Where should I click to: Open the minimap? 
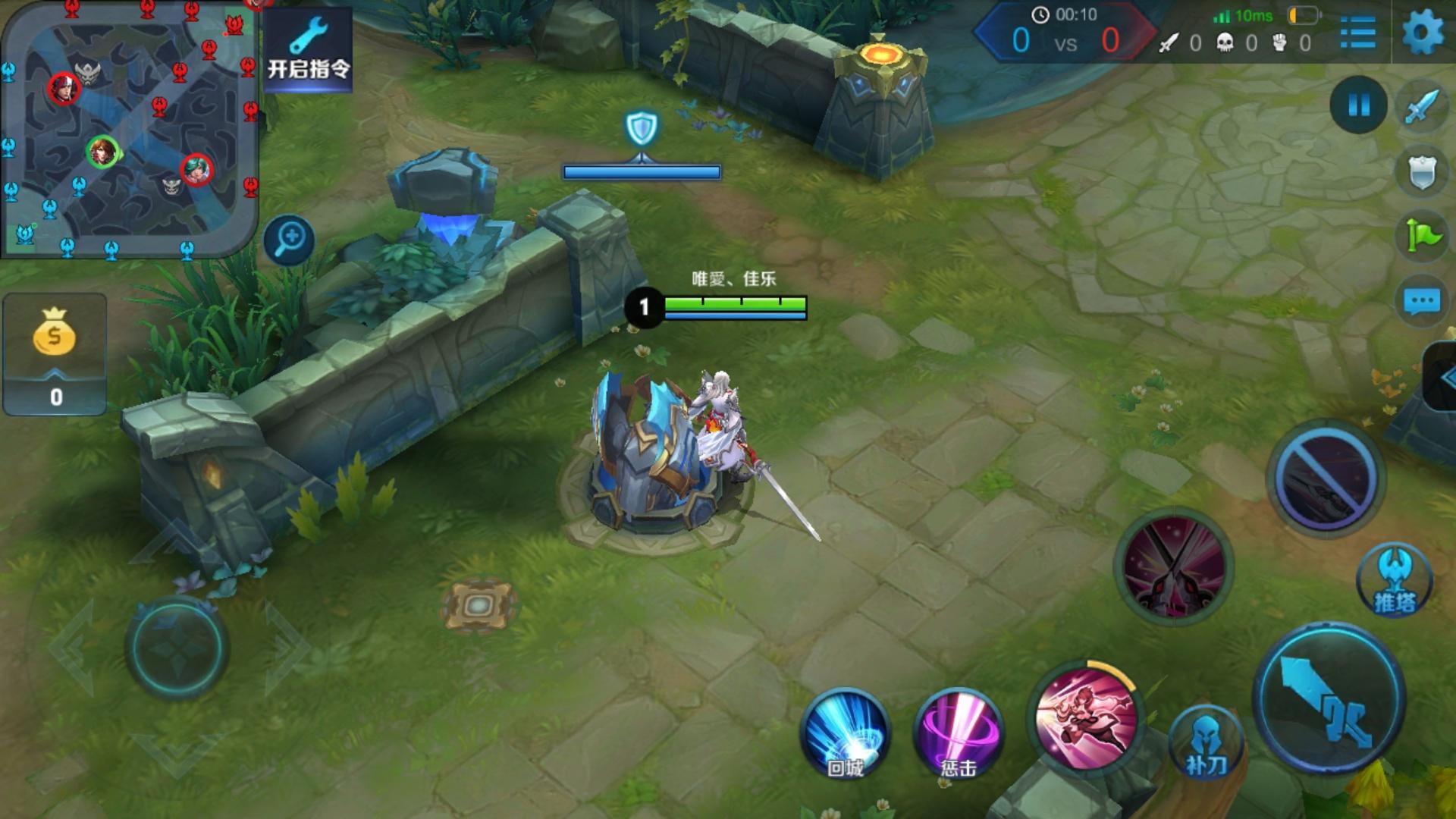(x=130, y=129)
